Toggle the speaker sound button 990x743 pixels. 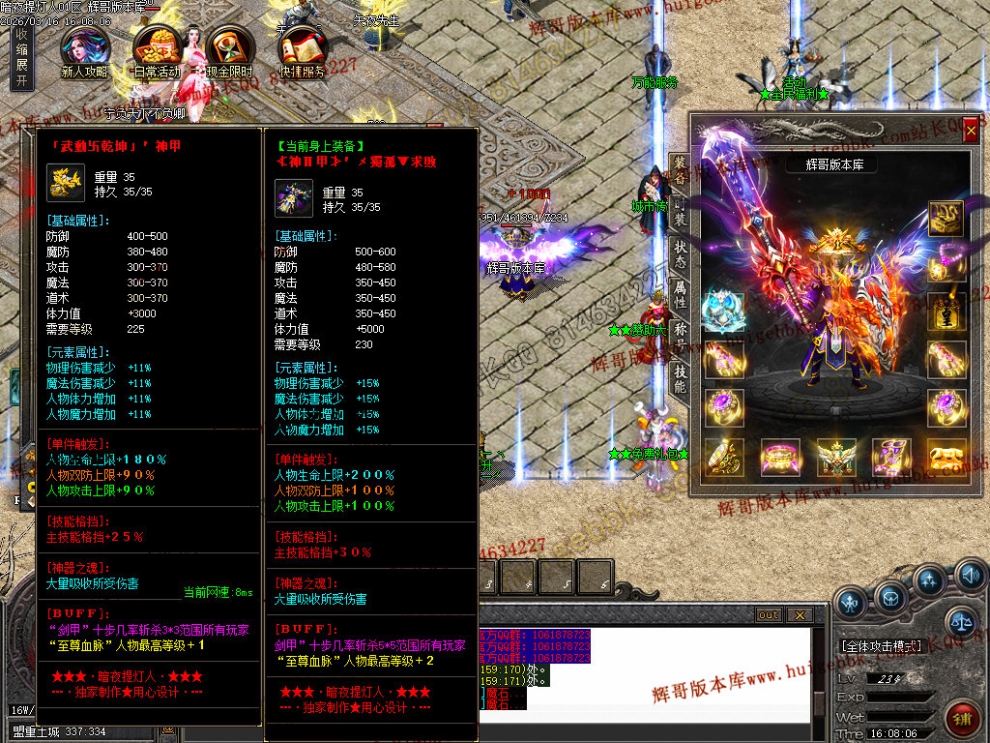pyautogui.click(x=968, y=575)
